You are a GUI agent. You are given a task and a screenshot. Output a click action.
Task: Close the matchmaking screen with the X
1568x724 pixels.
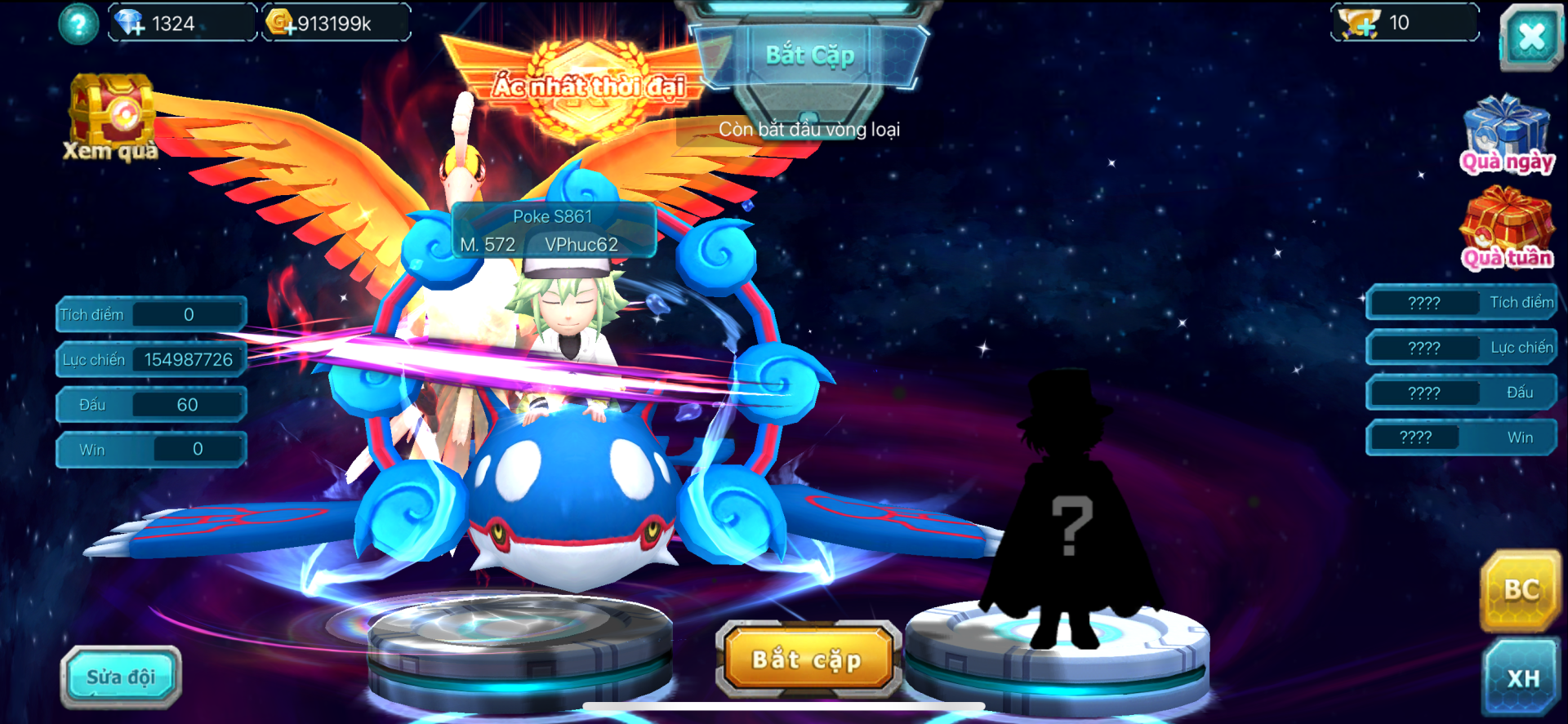(x=1530, y=37)
